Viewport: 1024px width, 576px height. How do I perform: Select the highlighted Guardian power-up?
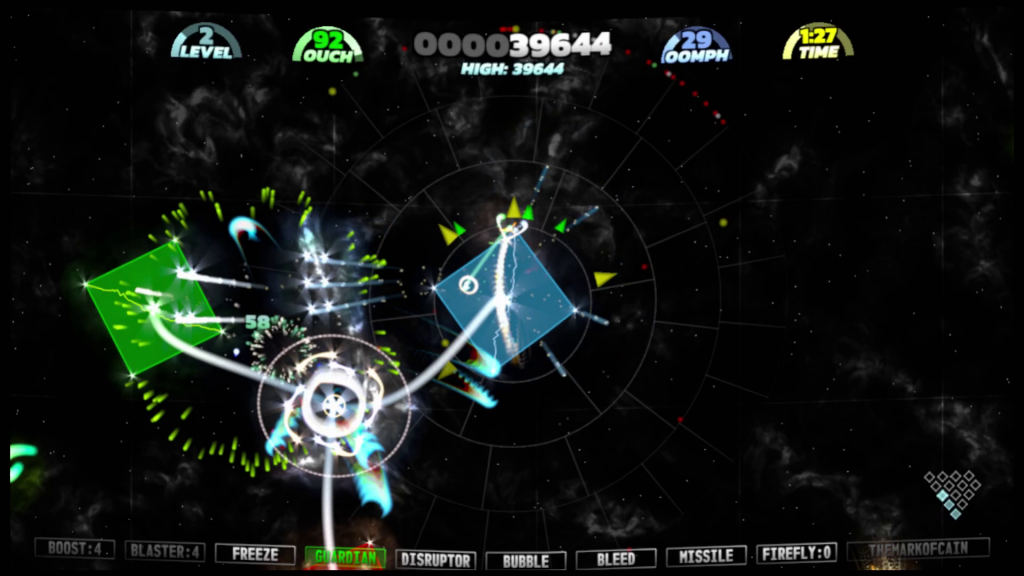345,556
